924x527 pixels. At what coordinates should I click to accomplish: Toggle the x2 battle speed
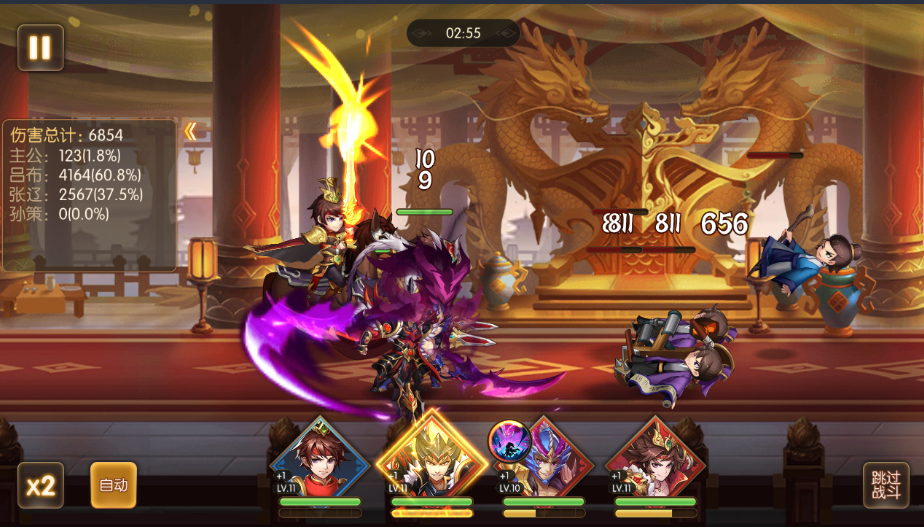click(x=40, y=486)
